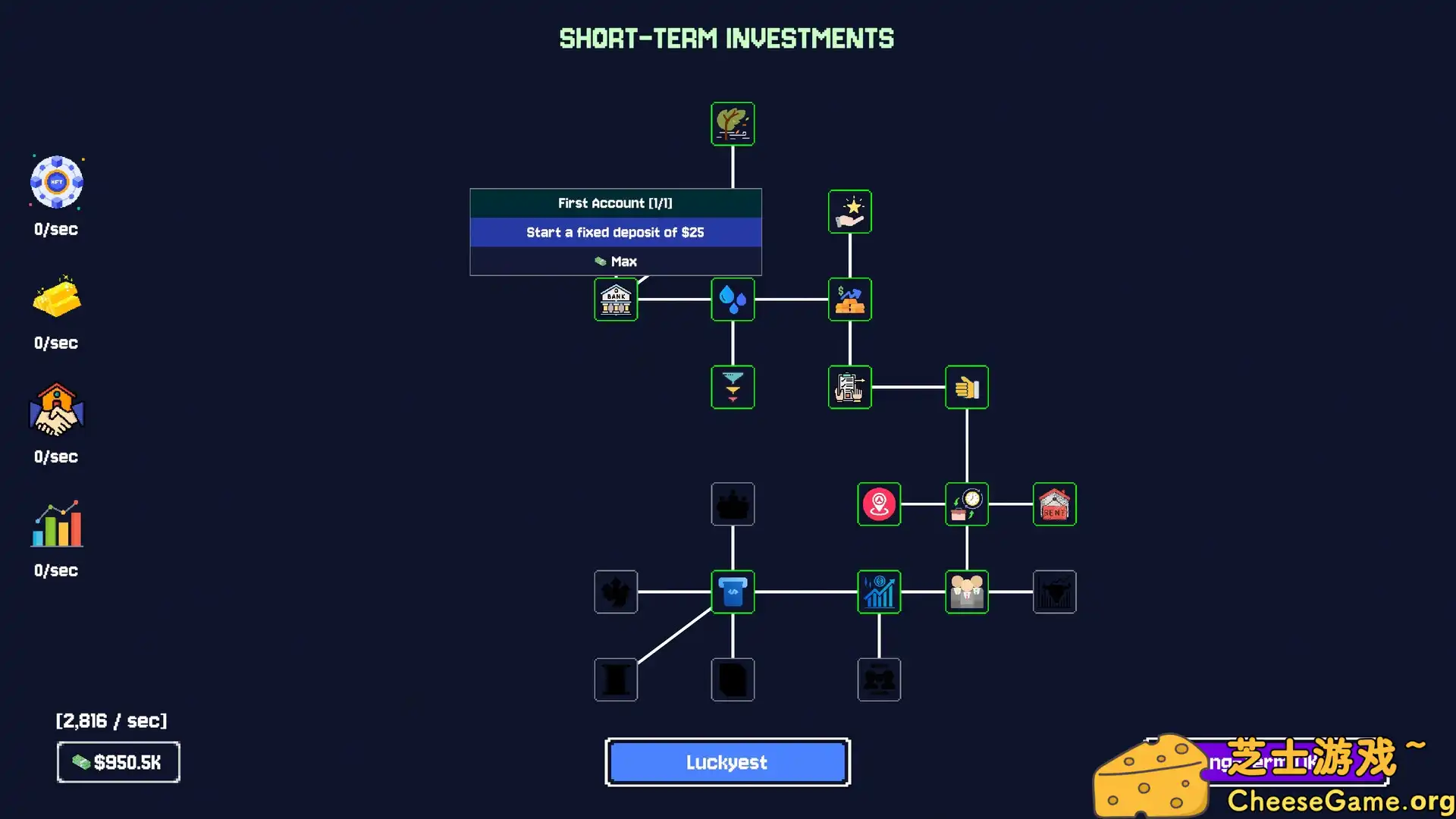Select the blue ATM card node
Image resolution: width=1456 pixels, height=819 pixels.
coord(733,592)
